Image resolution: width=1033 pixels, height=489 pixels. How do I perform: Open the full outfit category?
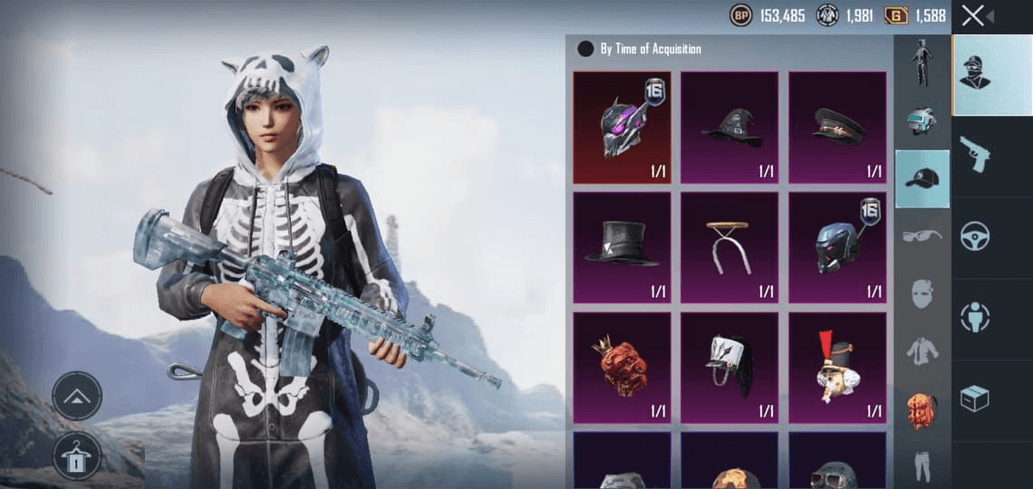coord(922,64)
